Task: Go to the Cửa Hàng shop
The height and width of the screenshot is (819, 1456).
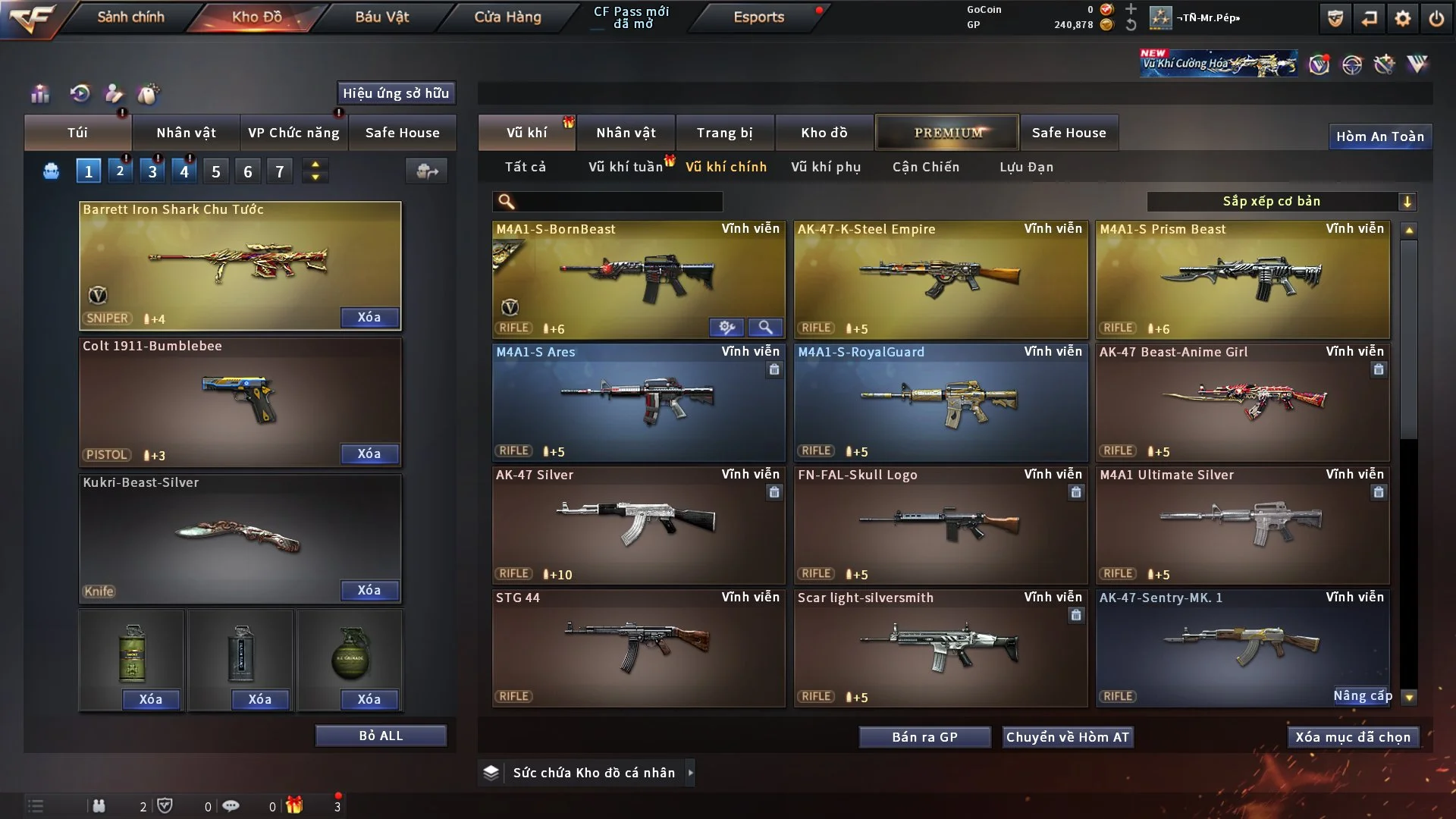Action: pos(507,17)
